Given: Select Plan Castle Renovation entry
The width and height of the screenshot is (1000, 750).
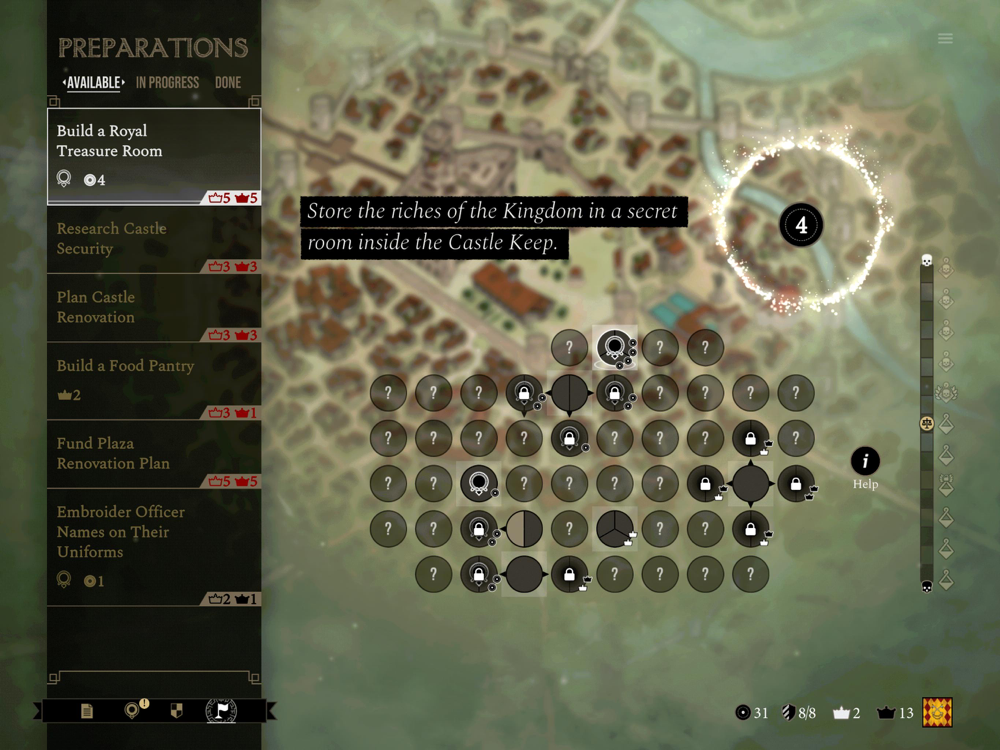Looking at the screenshot, I should click(x=154, y=308).
